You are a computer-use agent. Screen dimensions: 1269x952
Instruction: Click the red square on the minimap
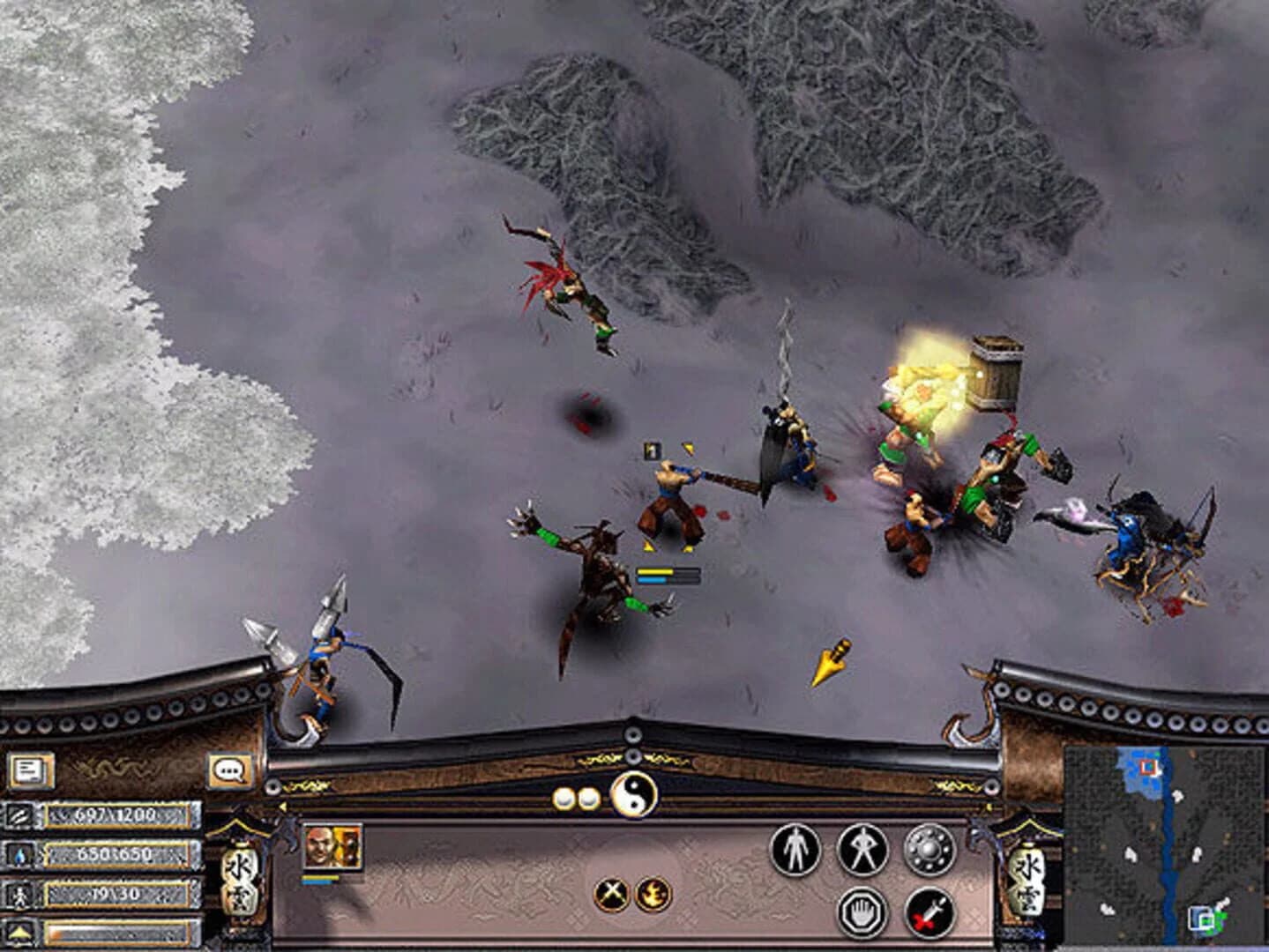[1147, 767]
